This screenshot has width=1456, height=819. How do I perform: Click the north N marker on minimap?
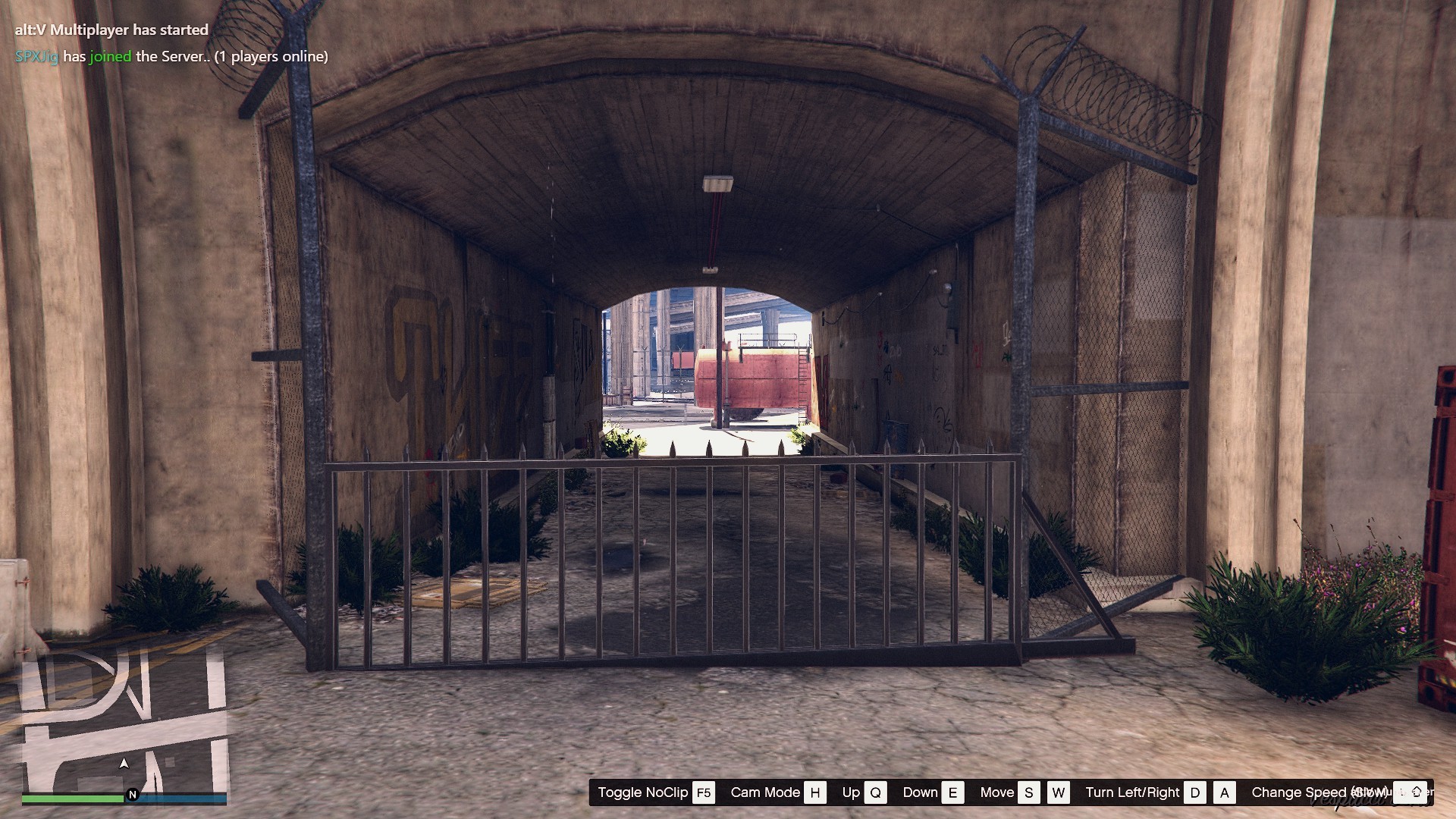pyautogui.click(x=133, y=795)
